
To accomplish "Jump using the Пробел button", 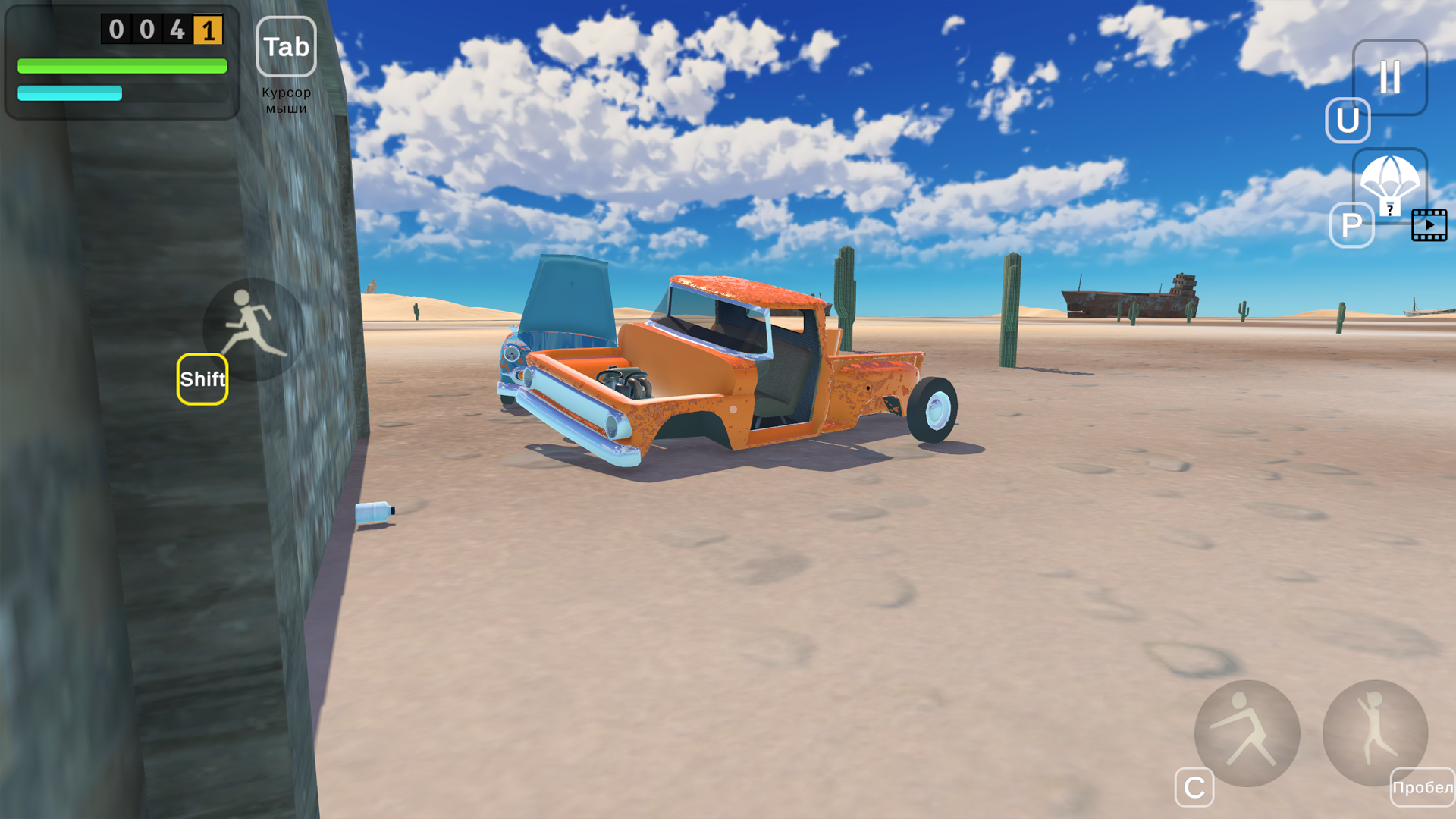I will coord(1423,787).
